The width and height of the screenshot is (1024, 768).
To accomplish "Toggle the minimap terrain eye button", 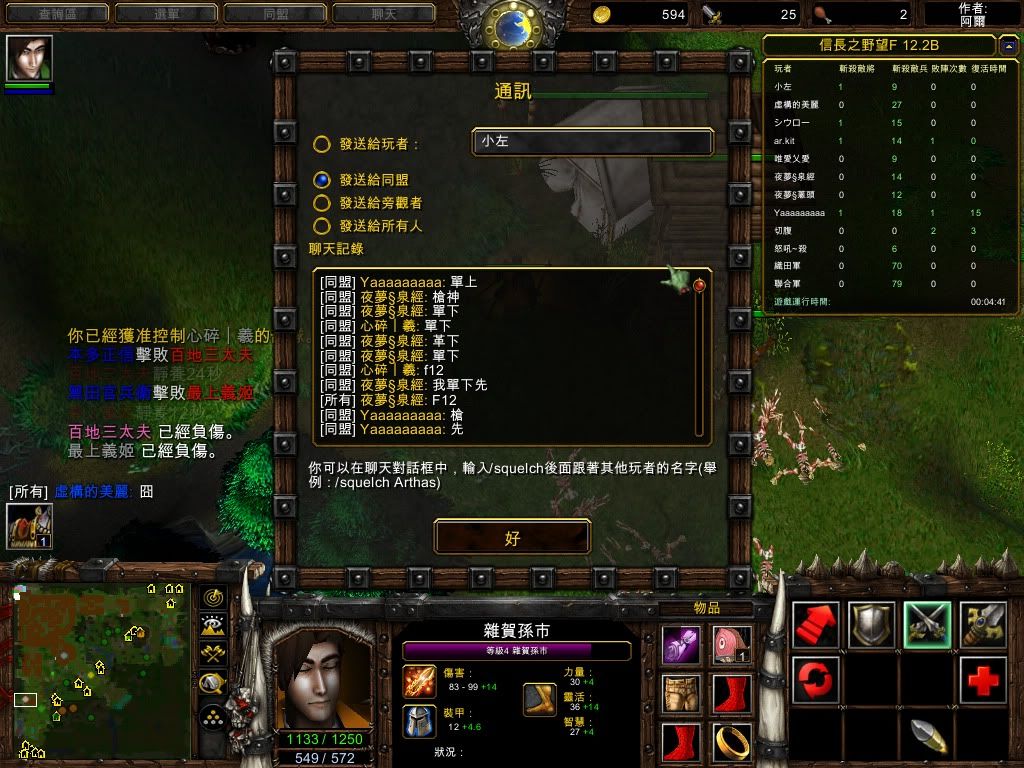I will [x=212, y=626].
